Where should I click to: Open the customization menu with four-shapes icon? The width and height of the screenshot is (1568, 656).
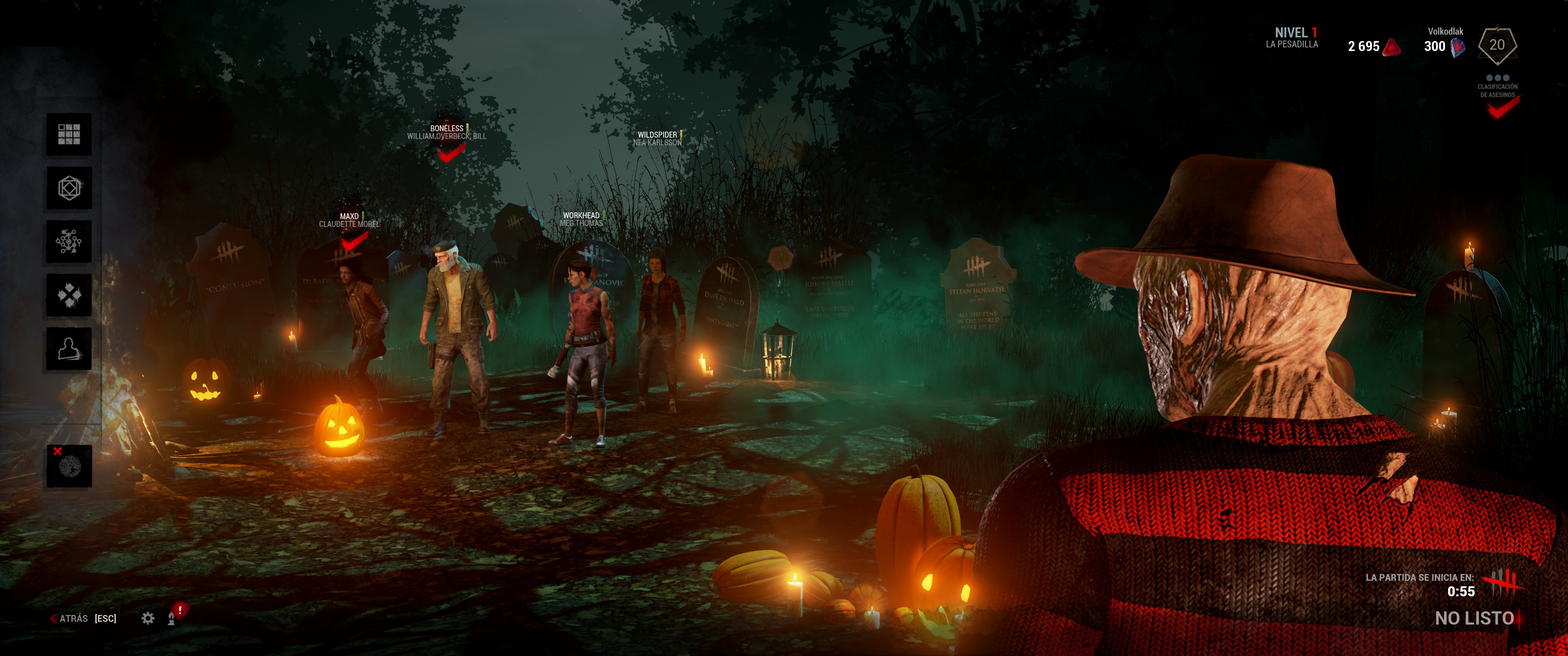(x=69, y=295)
